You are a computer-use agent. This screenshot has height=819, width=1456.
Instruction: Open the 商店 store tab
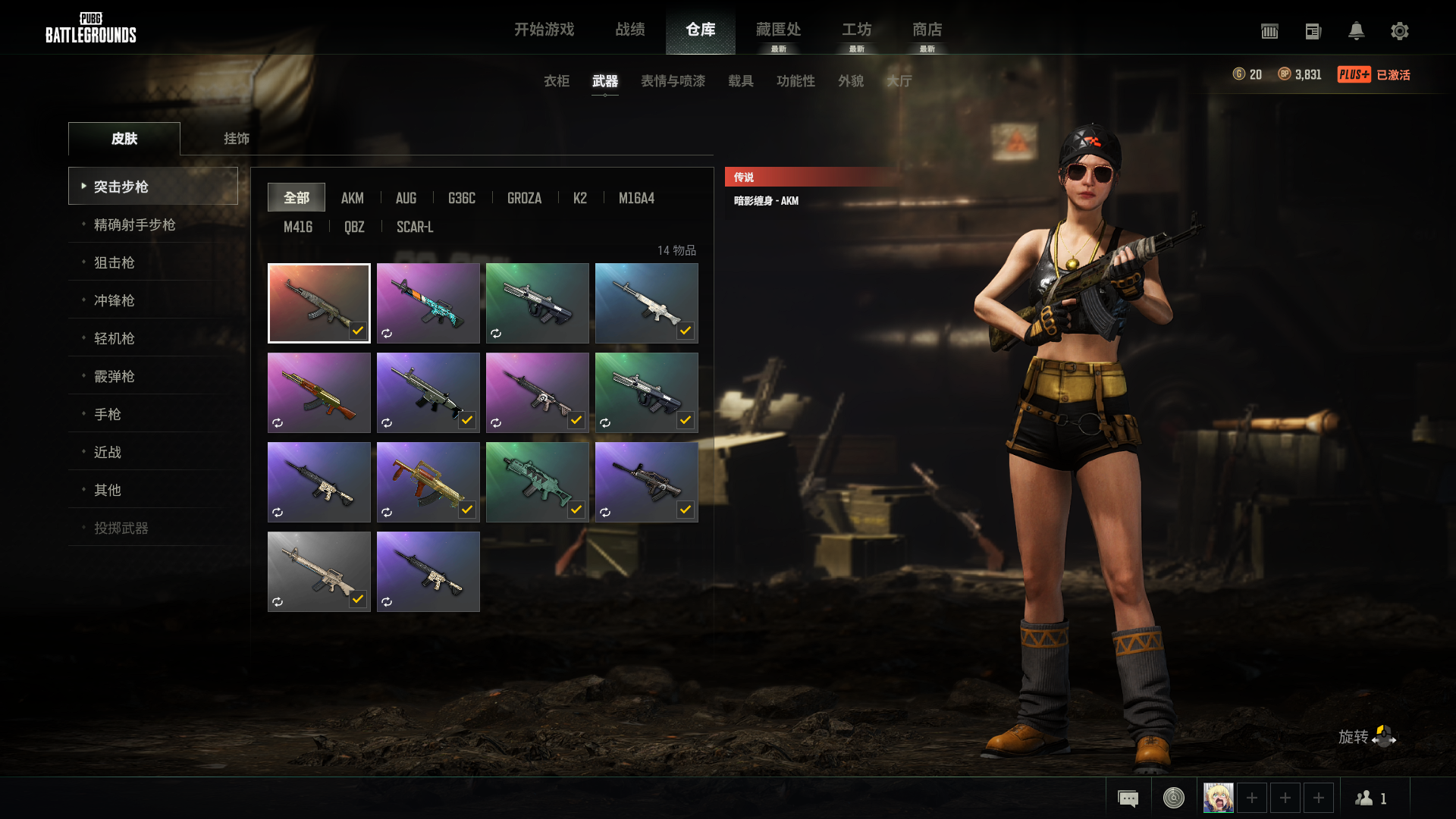click(x=927, y=30)
